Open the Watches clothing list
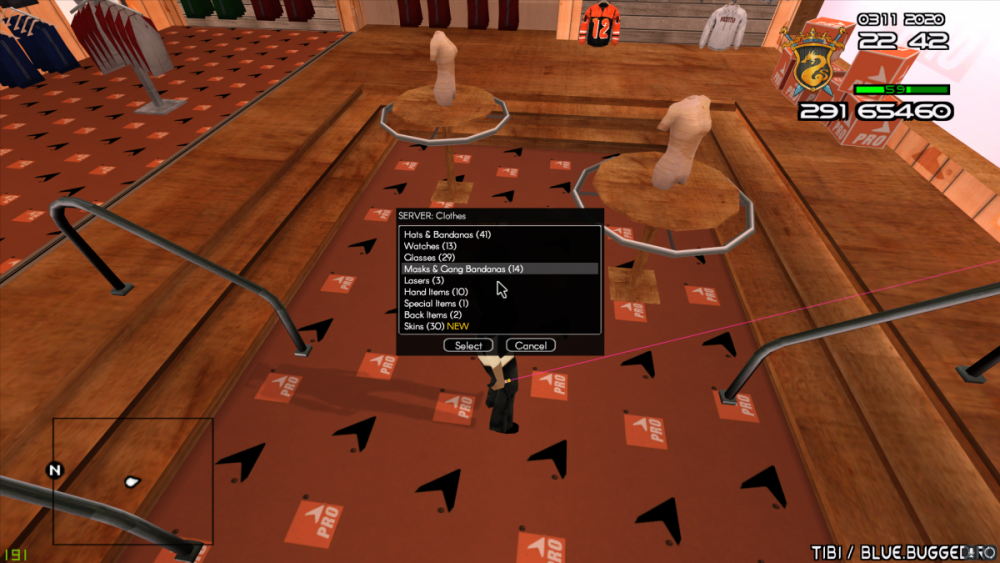Image resolution: width=1000 pixels, height=563 pixels. coord(430,246)
